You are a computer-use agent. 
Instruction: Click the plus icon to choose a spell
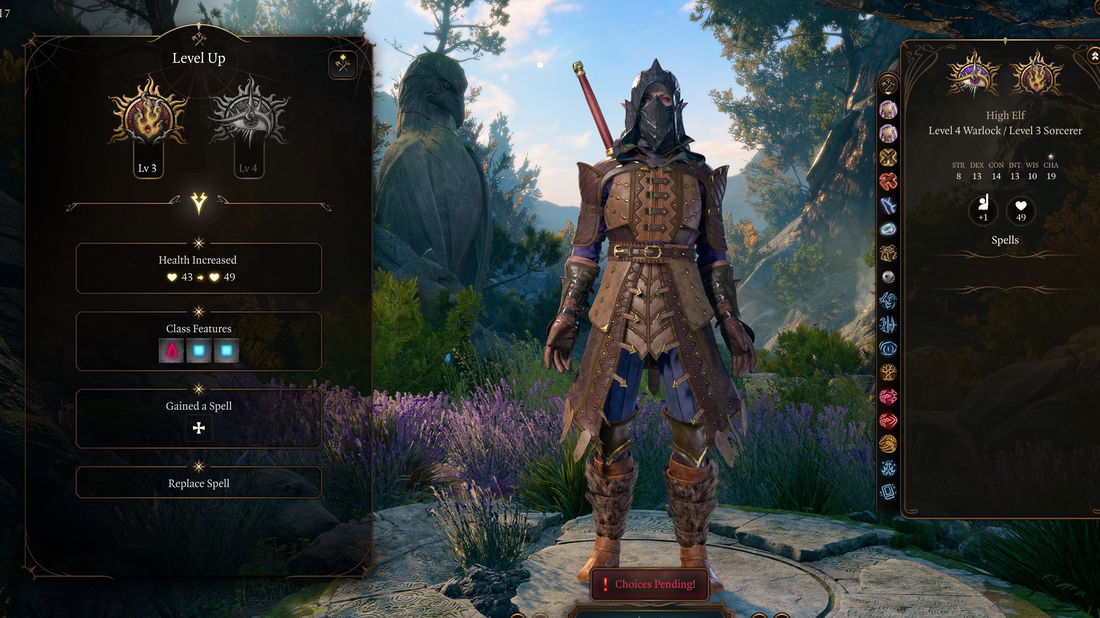pos(199,428)
